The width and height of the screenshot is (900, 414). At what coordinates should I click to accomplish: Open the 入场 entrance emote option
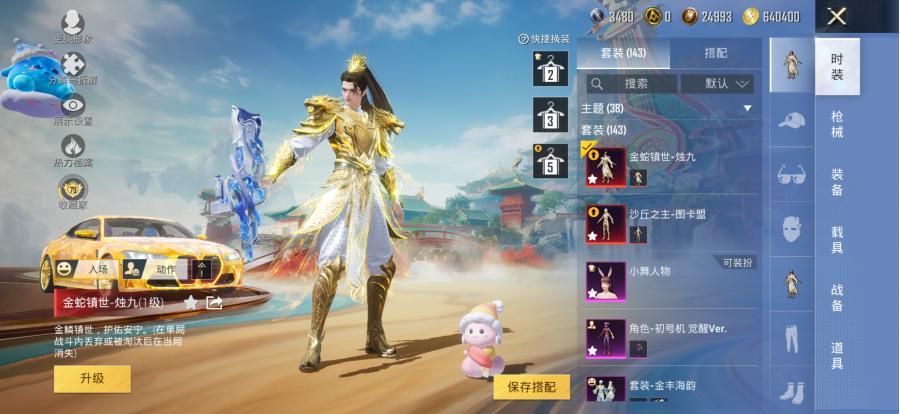[86, 269]
